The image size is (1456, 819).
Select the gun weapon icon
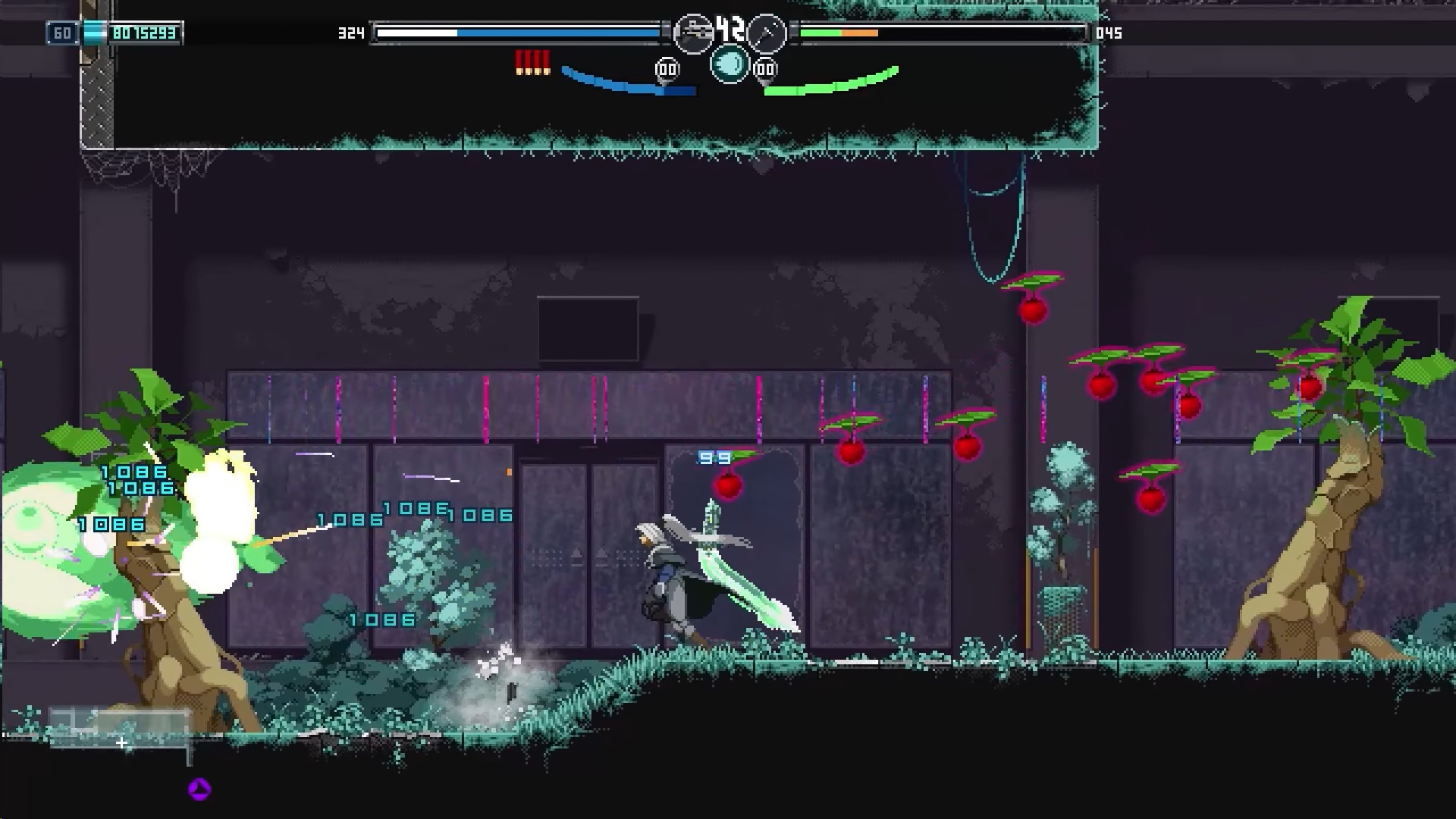[x=693, y=33]
